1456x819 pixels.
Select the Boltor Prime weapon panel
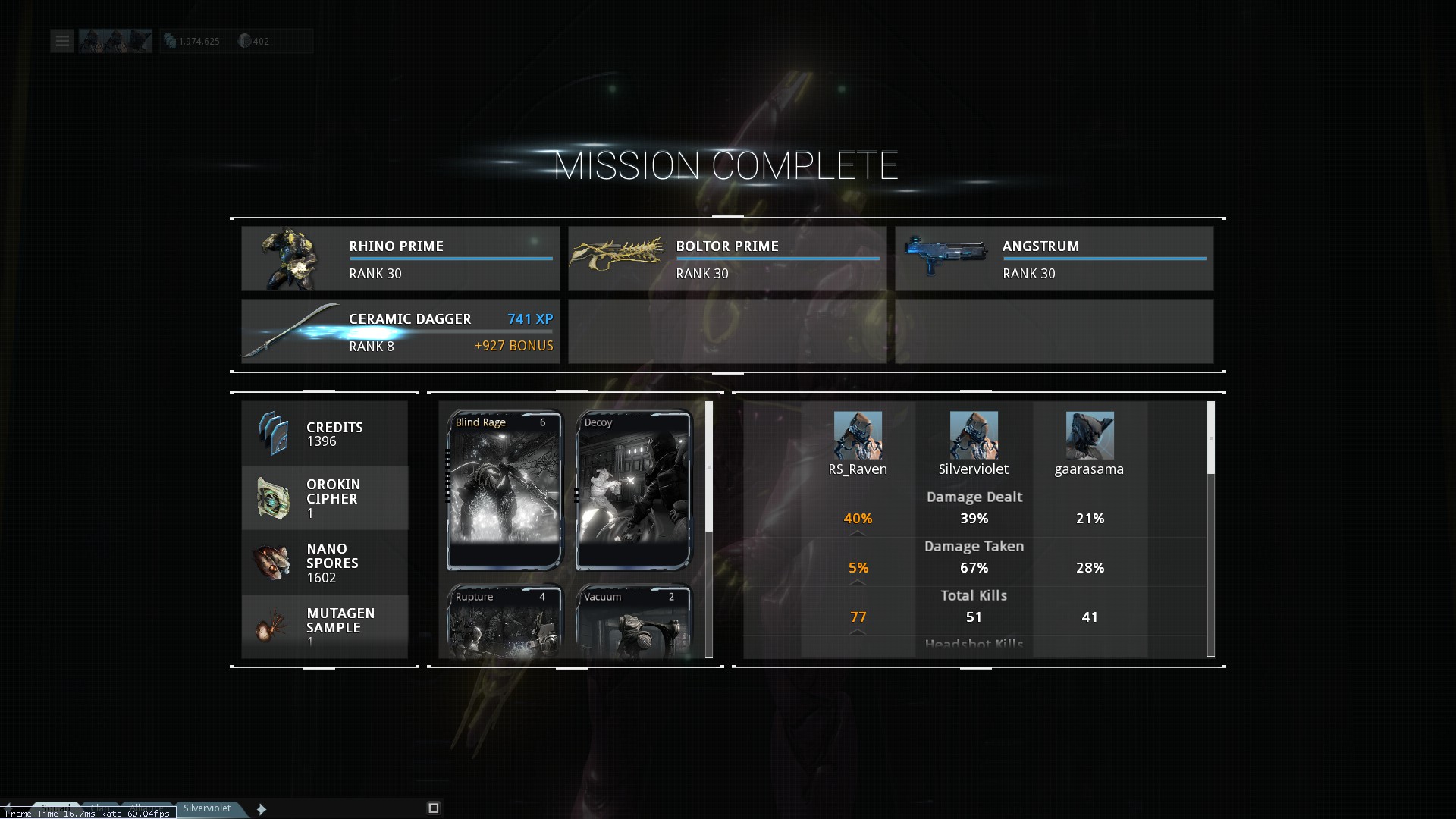click(x=727, y=259)
